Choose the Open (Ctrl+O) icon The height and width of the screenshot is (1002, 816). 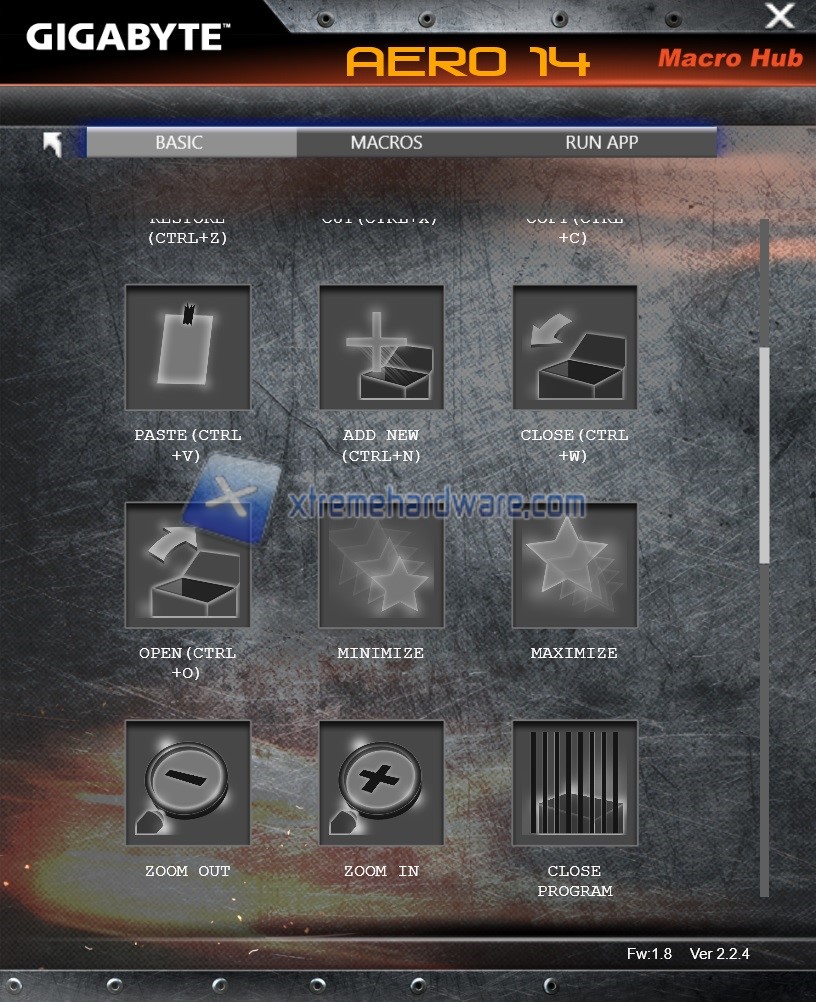[187, 565]
